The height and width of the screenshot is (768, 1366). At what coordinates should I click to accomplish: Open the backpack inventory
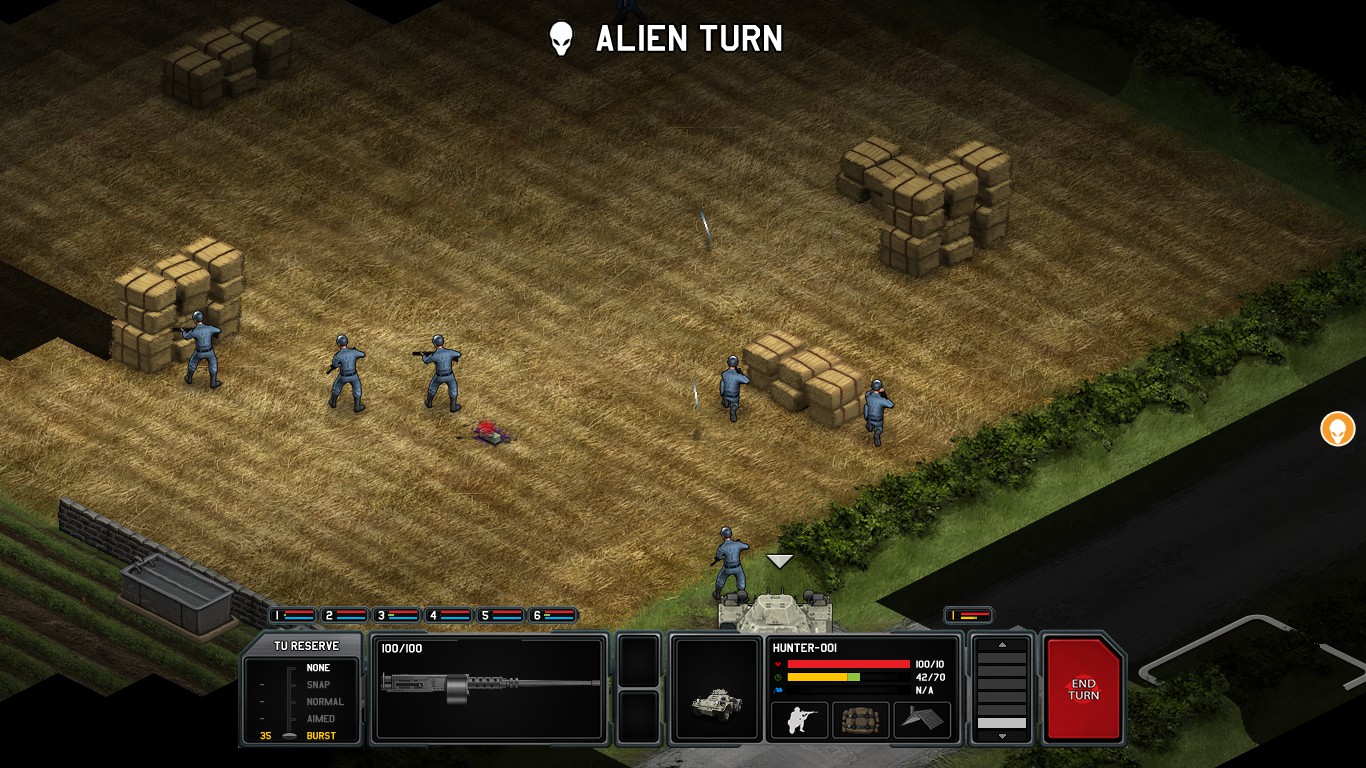click(x=860, y=720)
